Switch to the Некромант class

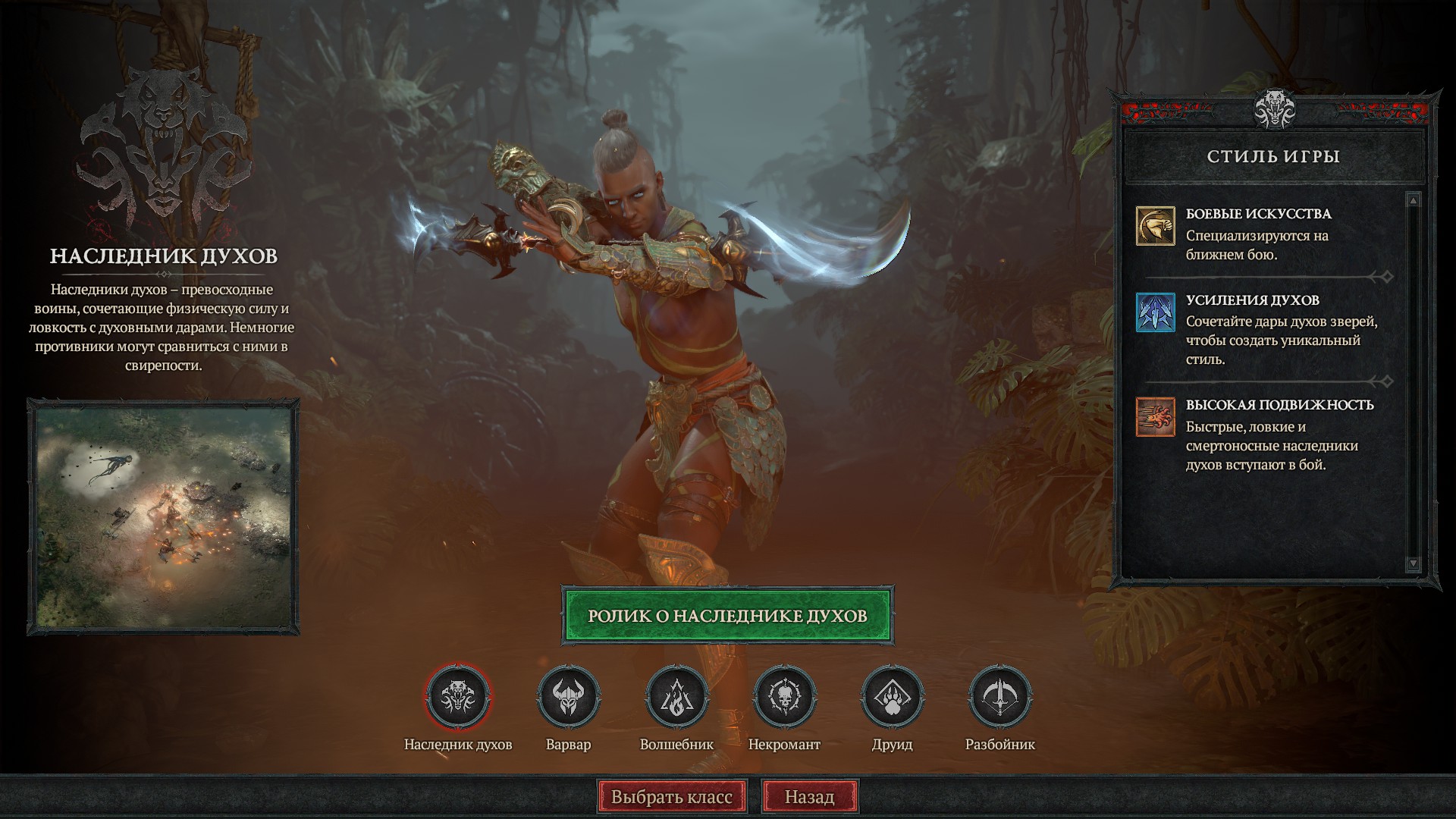click(784, 696)
